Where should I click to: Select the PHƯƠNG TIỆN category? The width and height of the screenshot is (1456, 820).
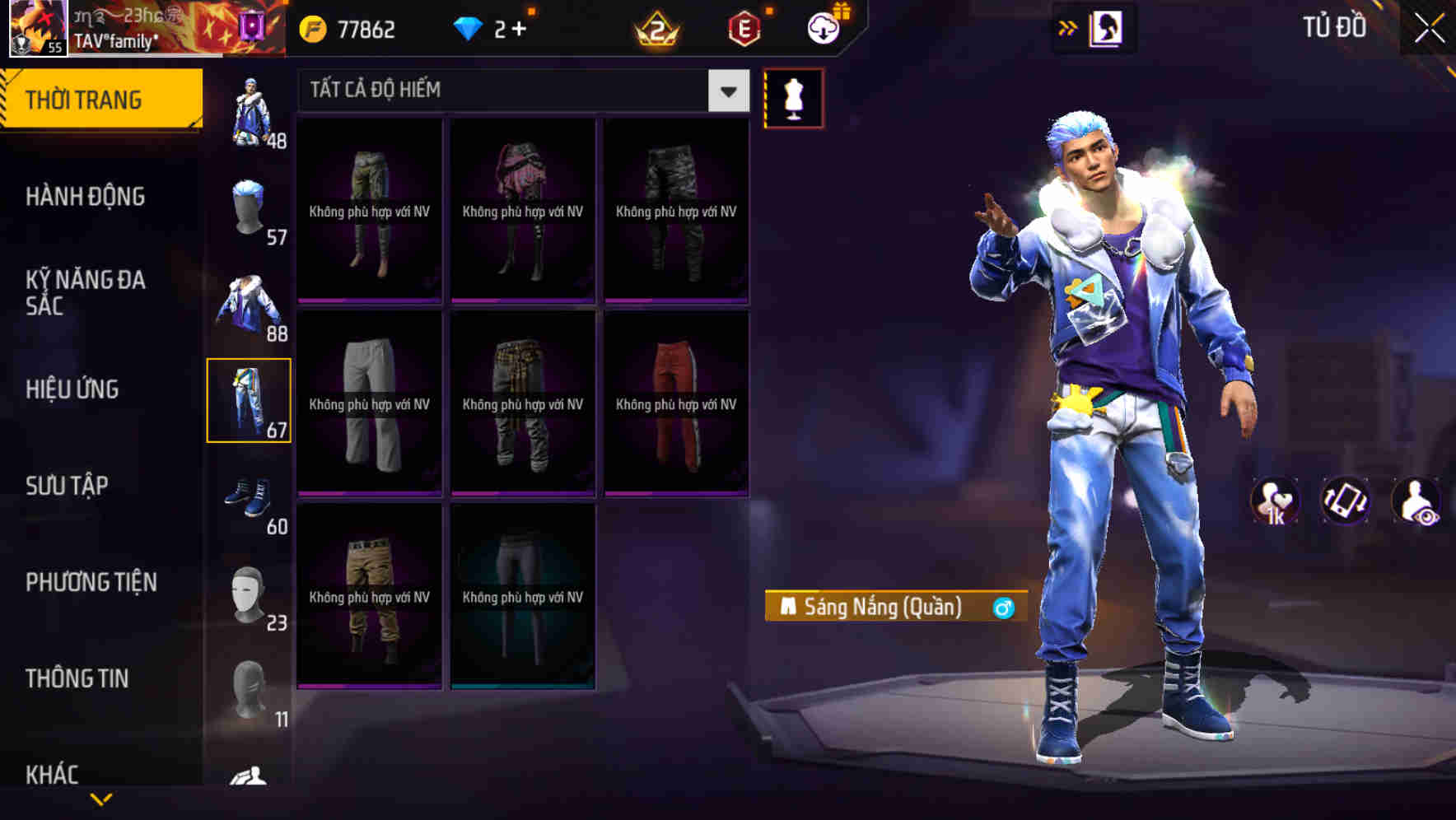click(x=91, y=582)
